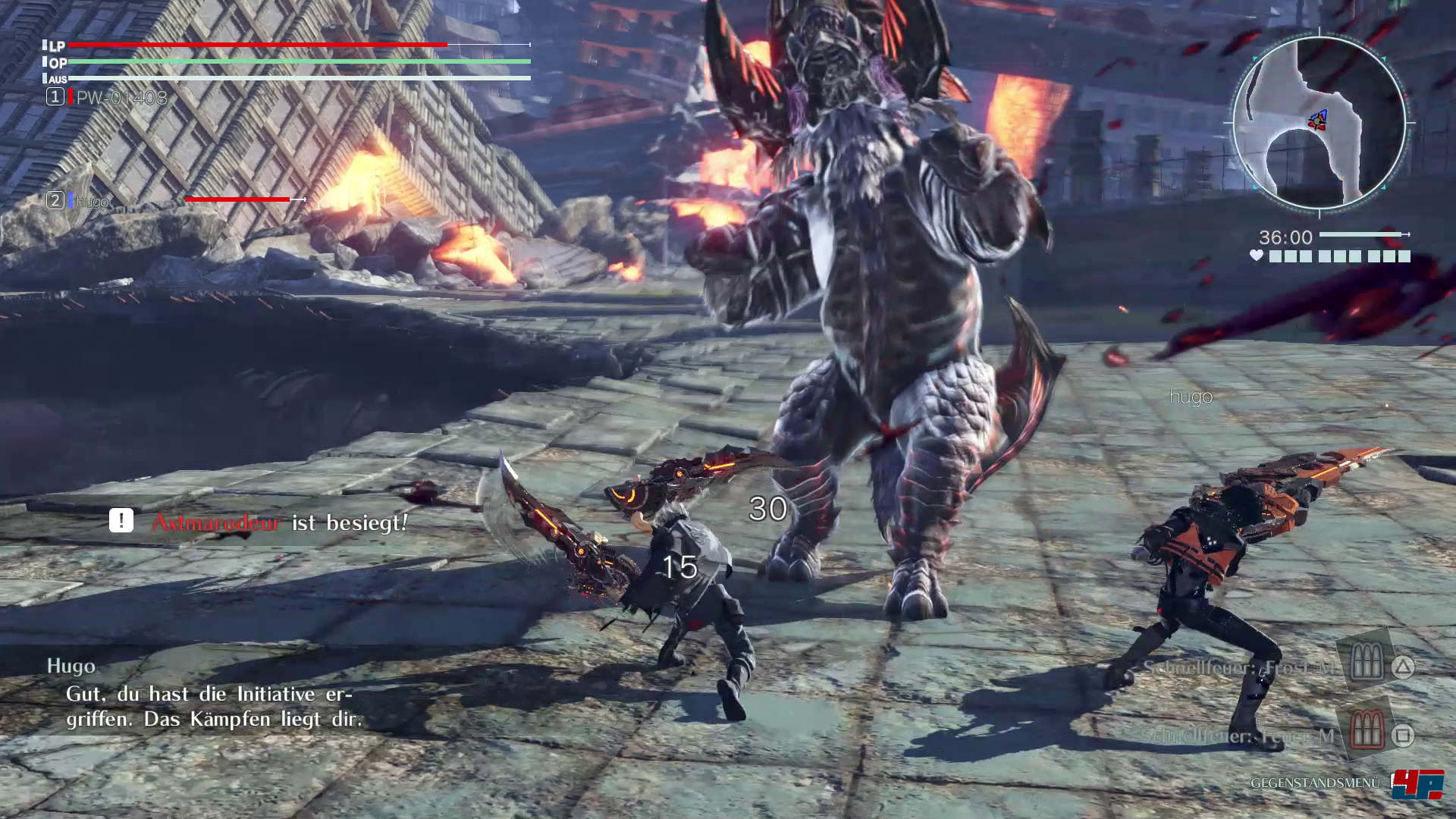1456x819 pixels.
Task: Click the 4P watermark logo
Action: pyautogui.click(x=1417, y=785)
